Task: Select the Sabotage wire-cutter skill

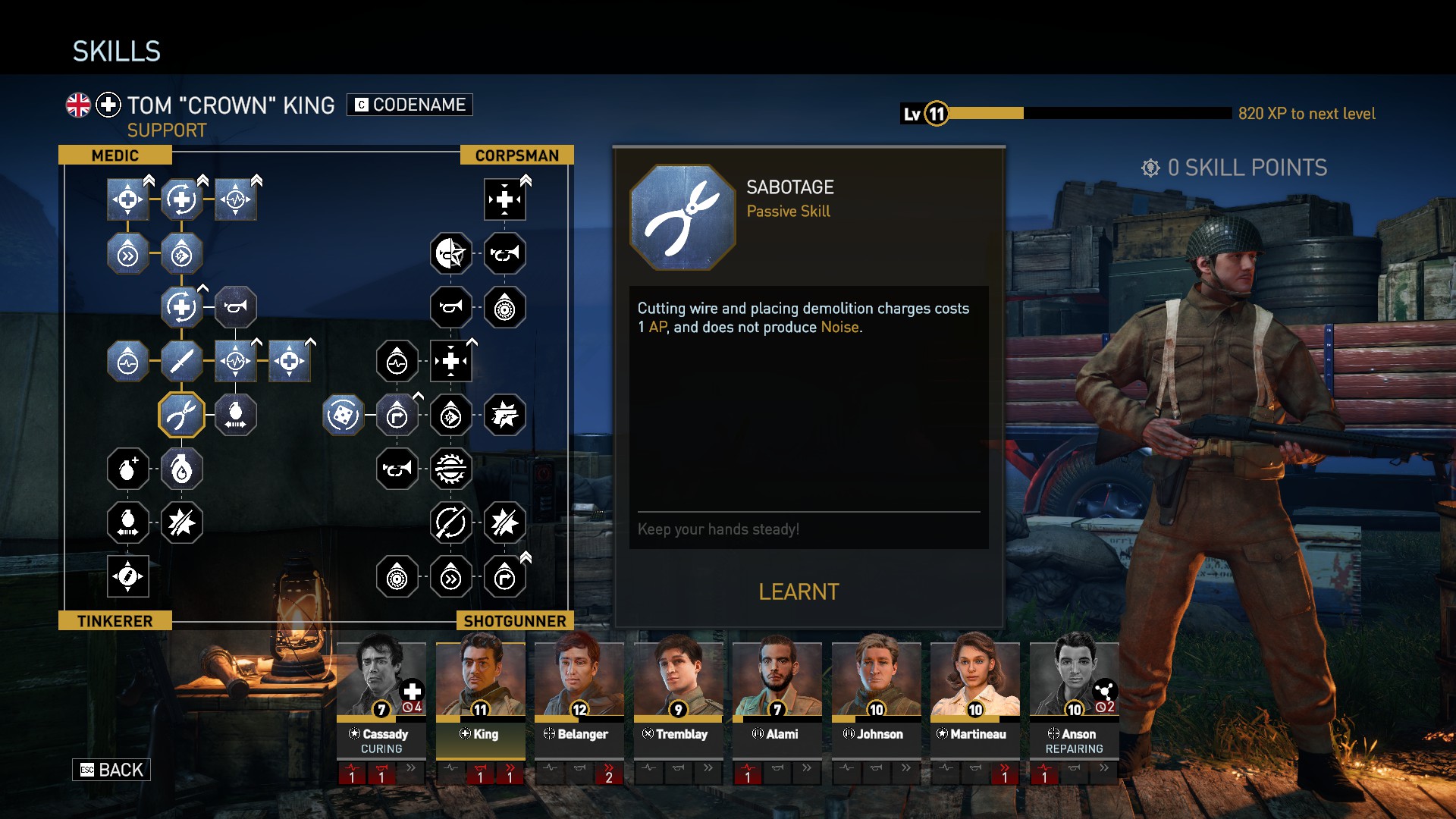Action: pos(181,415)
